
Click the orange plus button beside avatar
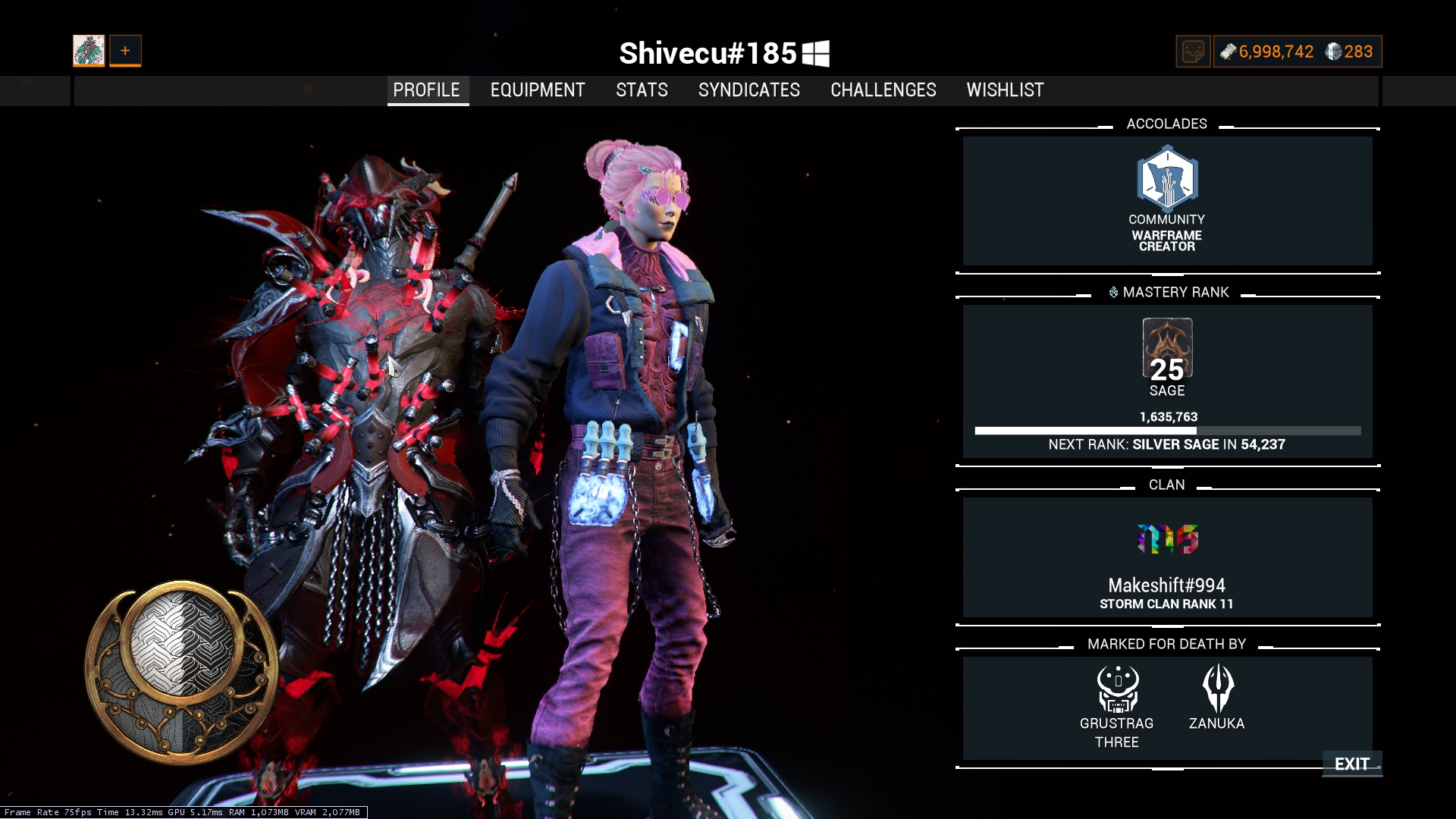coord(125,51)
